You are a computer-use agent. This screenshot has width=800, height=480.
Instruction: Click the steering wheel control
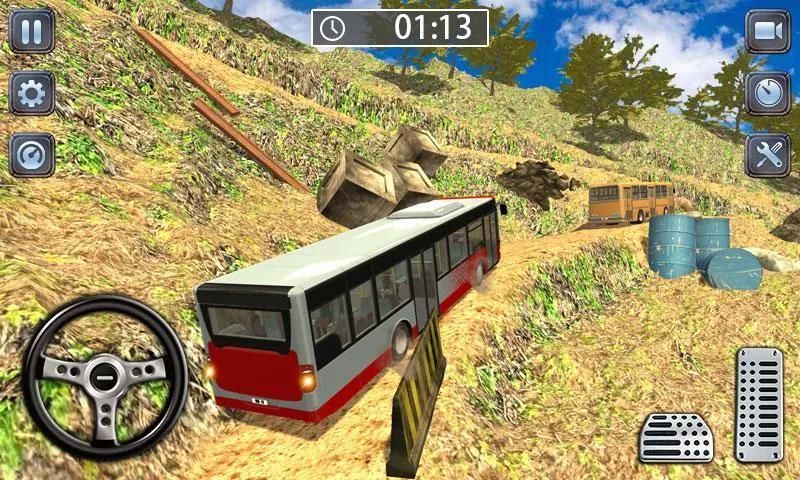pos(105,378)
